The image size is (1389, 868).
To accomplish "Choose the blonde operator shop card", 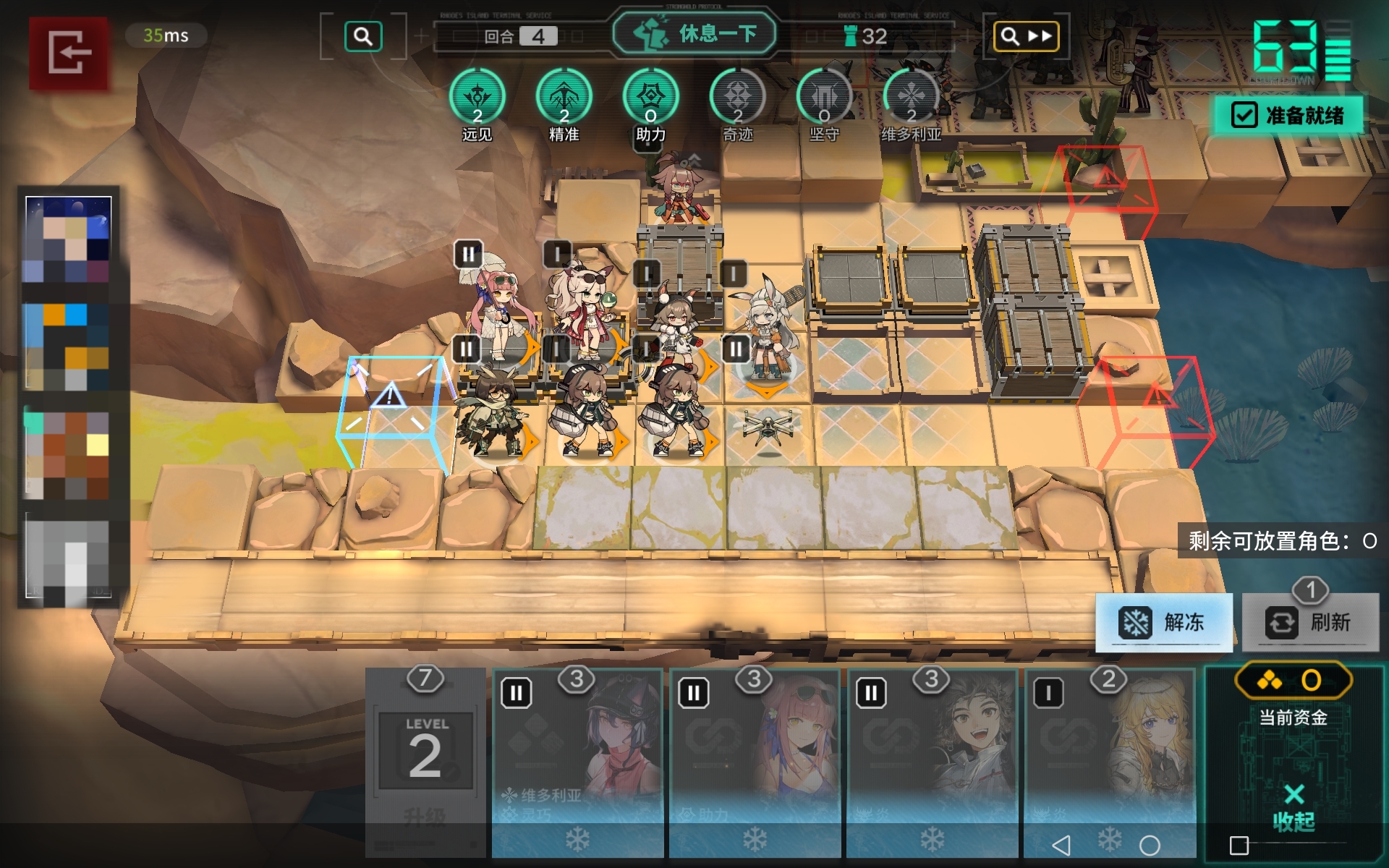I will (x=1109, y=759).
